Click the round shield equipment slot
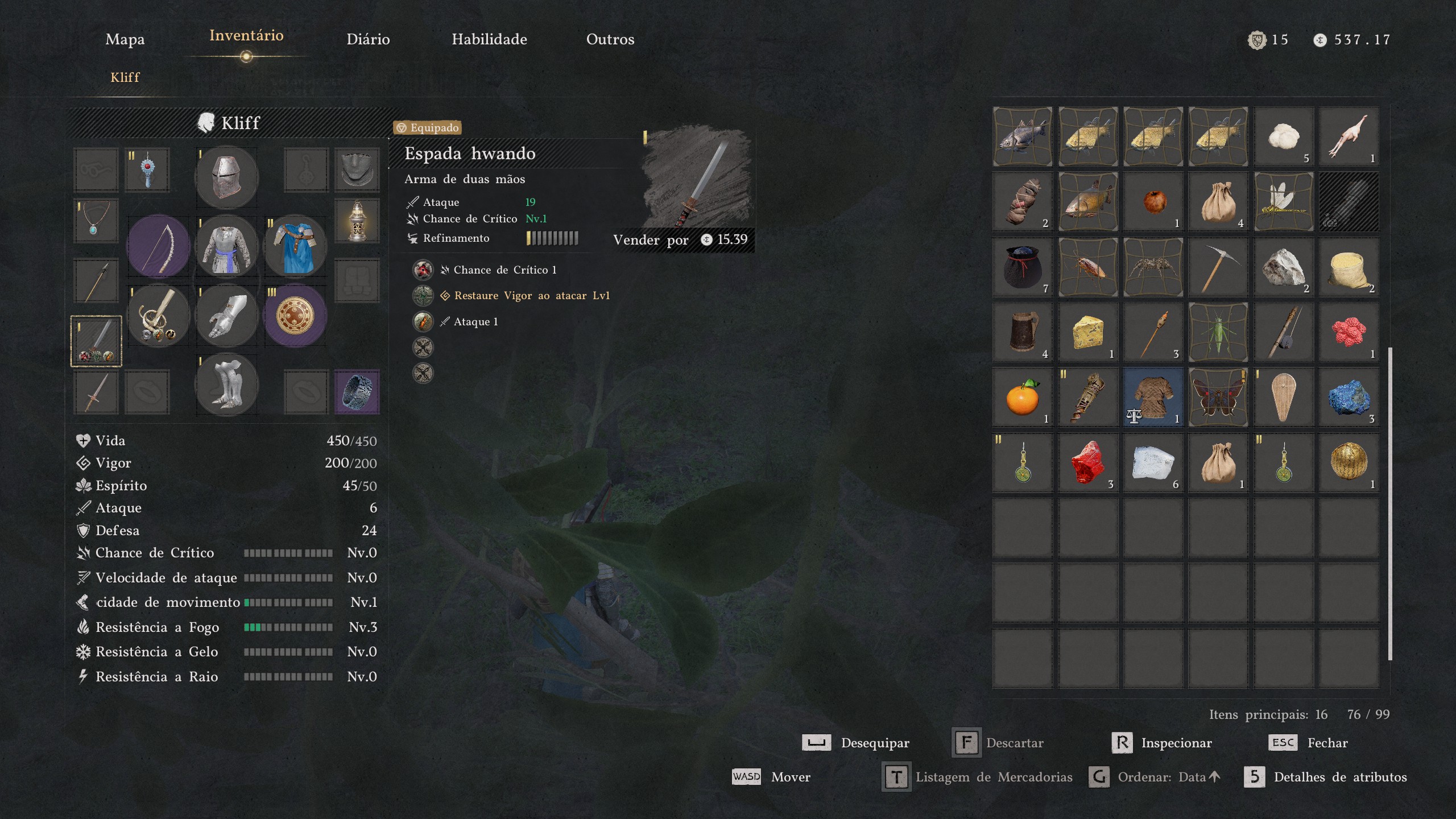The image size is (1456, 819). [x=295, y=316]
